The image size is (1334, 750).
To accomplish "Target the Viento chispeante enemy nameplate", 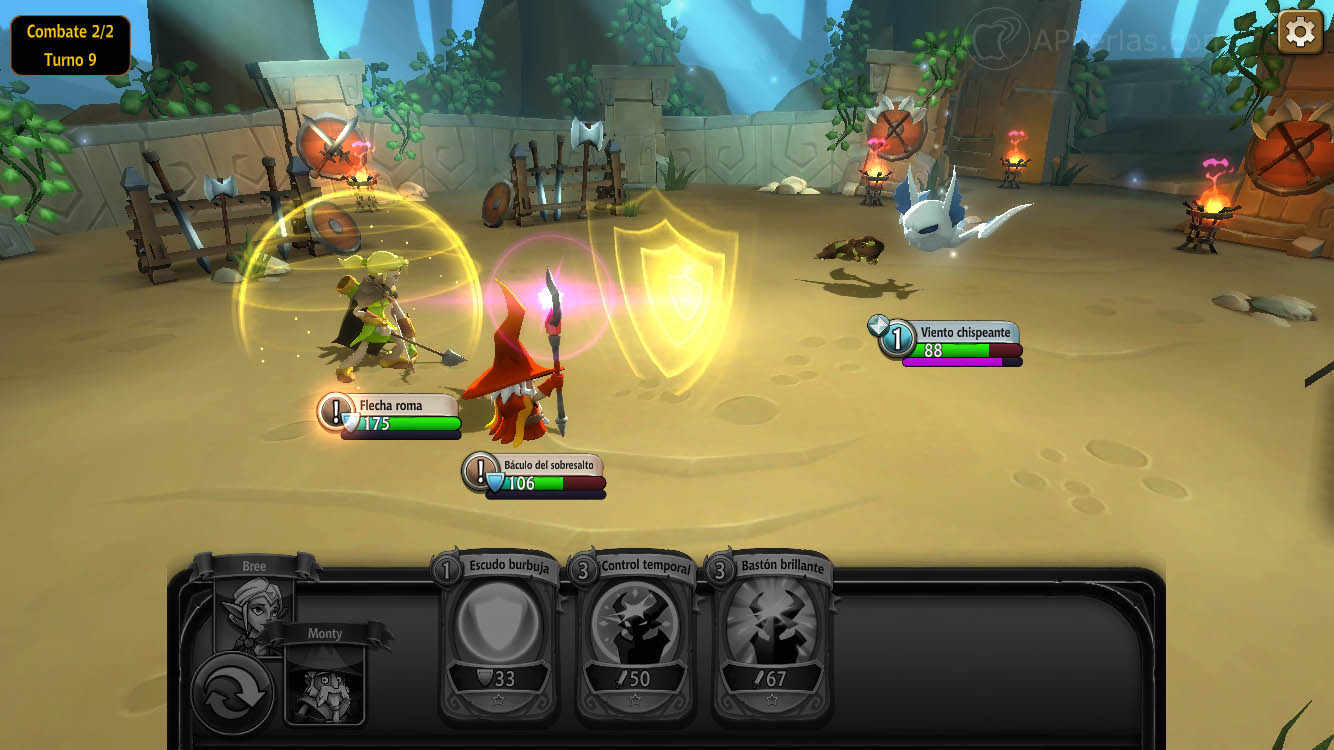I will tap(952, 341).
